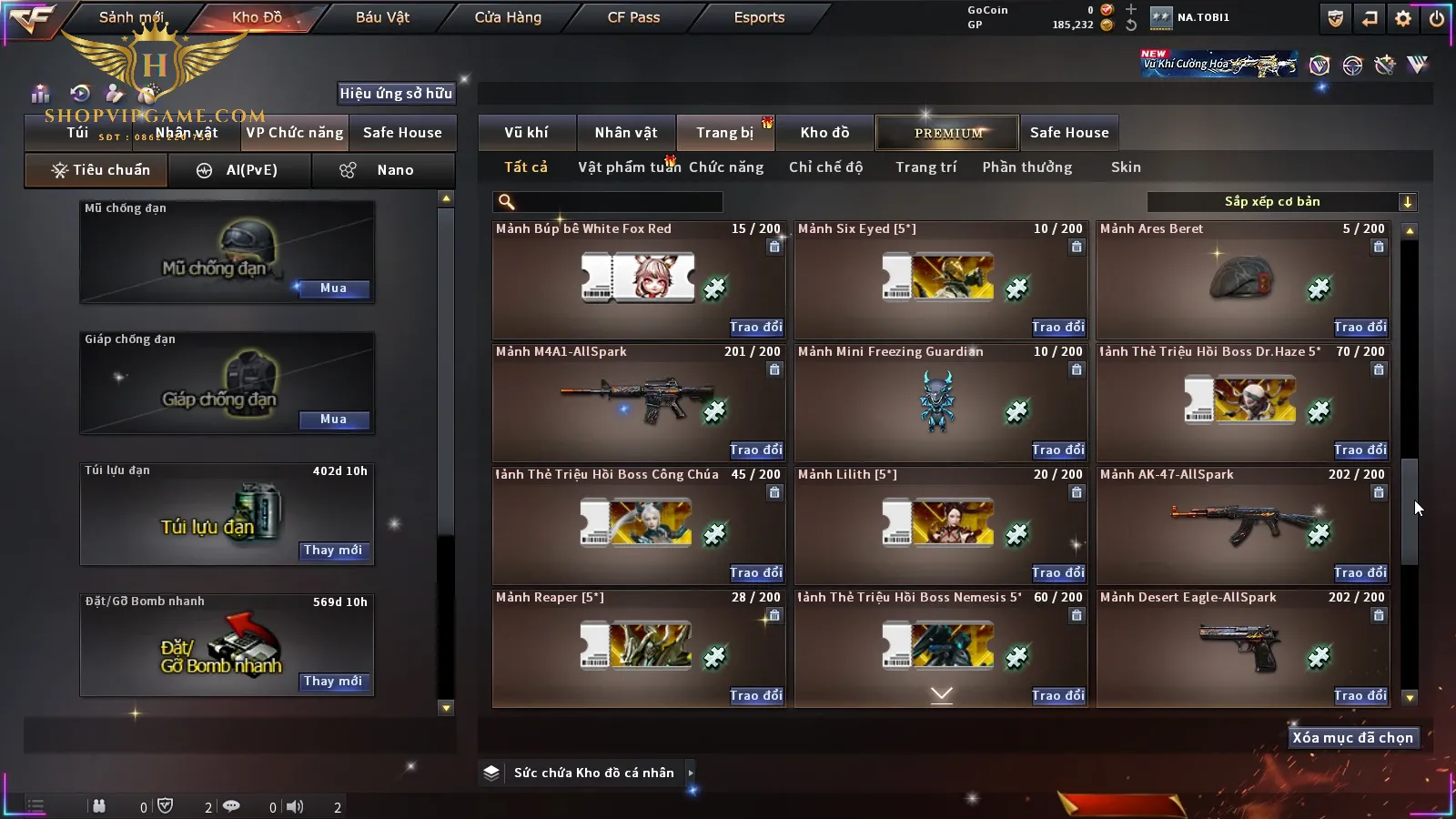Go to the Sảnh mới lobby
Image resolution: width=1456 pixels, height=819 pixels.
pyautogui.click(x=131, y=17)
